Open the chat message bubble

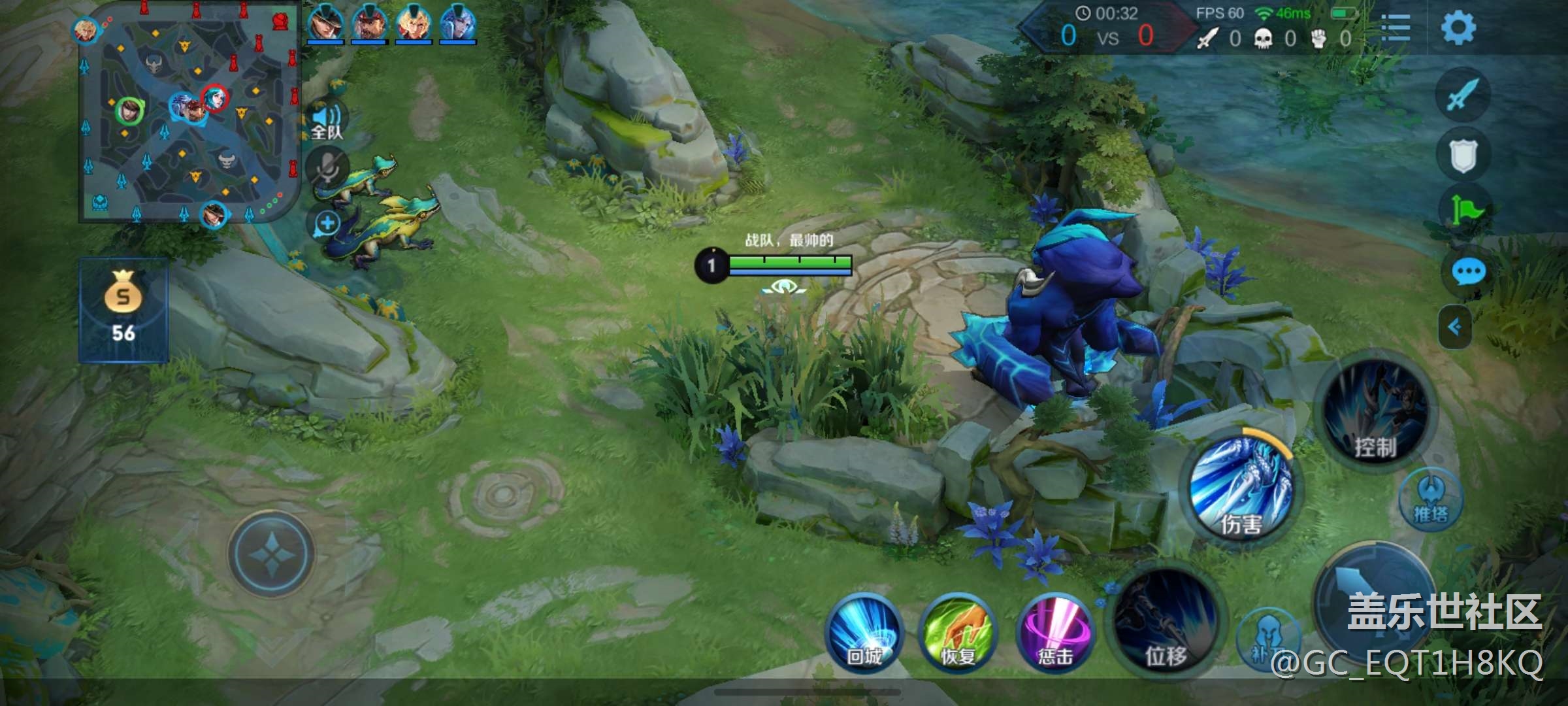point(1468,271)
